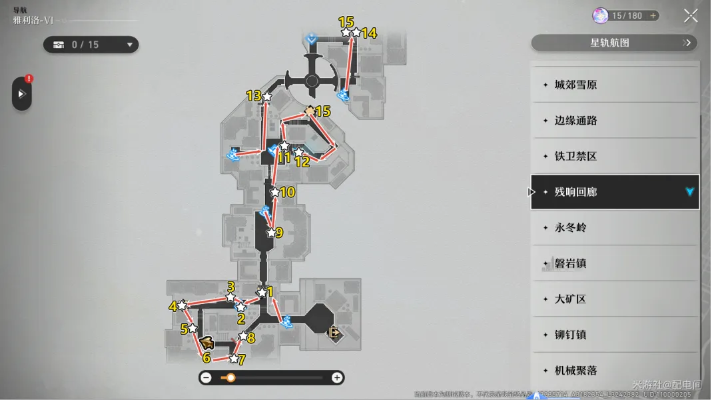This screenshot has width=712, height=400.
Task: Click the orange map zoom slider handle
Action: (229, 378)
